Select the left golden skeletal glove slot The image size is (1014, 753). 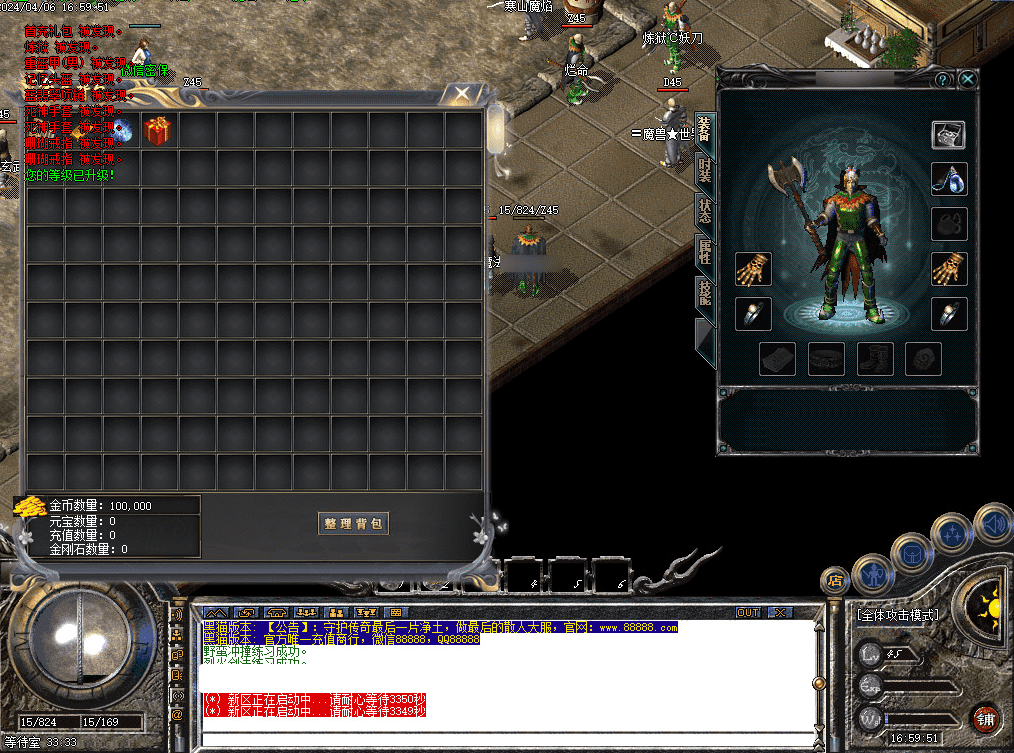pyautogui.click(x=752, y=269)
